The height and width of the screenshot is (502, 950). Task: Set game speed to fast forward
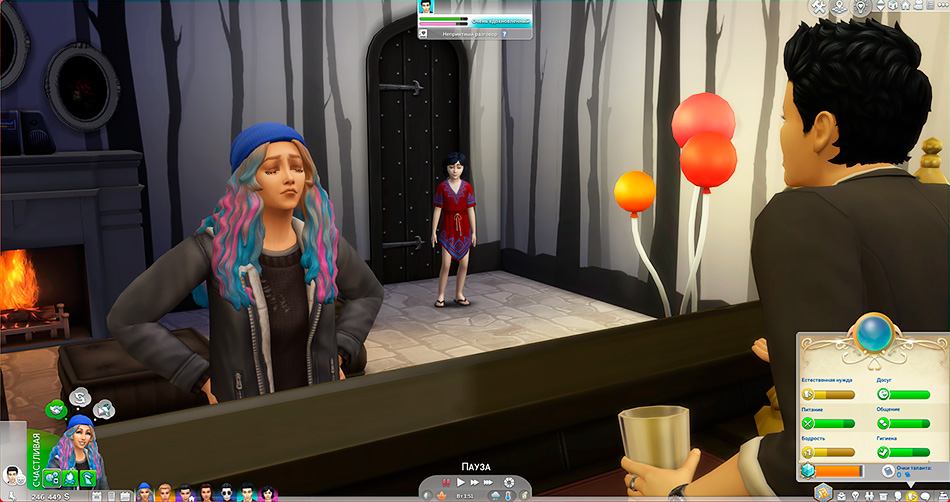coord(473,482)
